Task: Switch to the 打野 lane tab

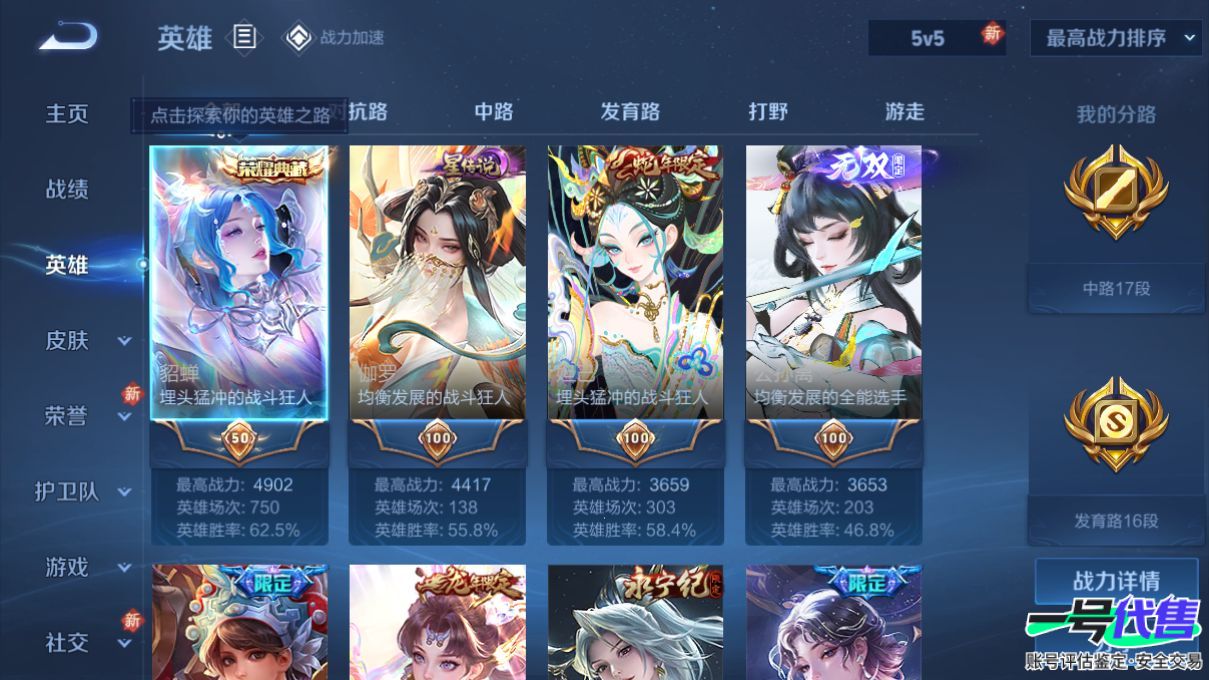Action: tap(768, 112)
